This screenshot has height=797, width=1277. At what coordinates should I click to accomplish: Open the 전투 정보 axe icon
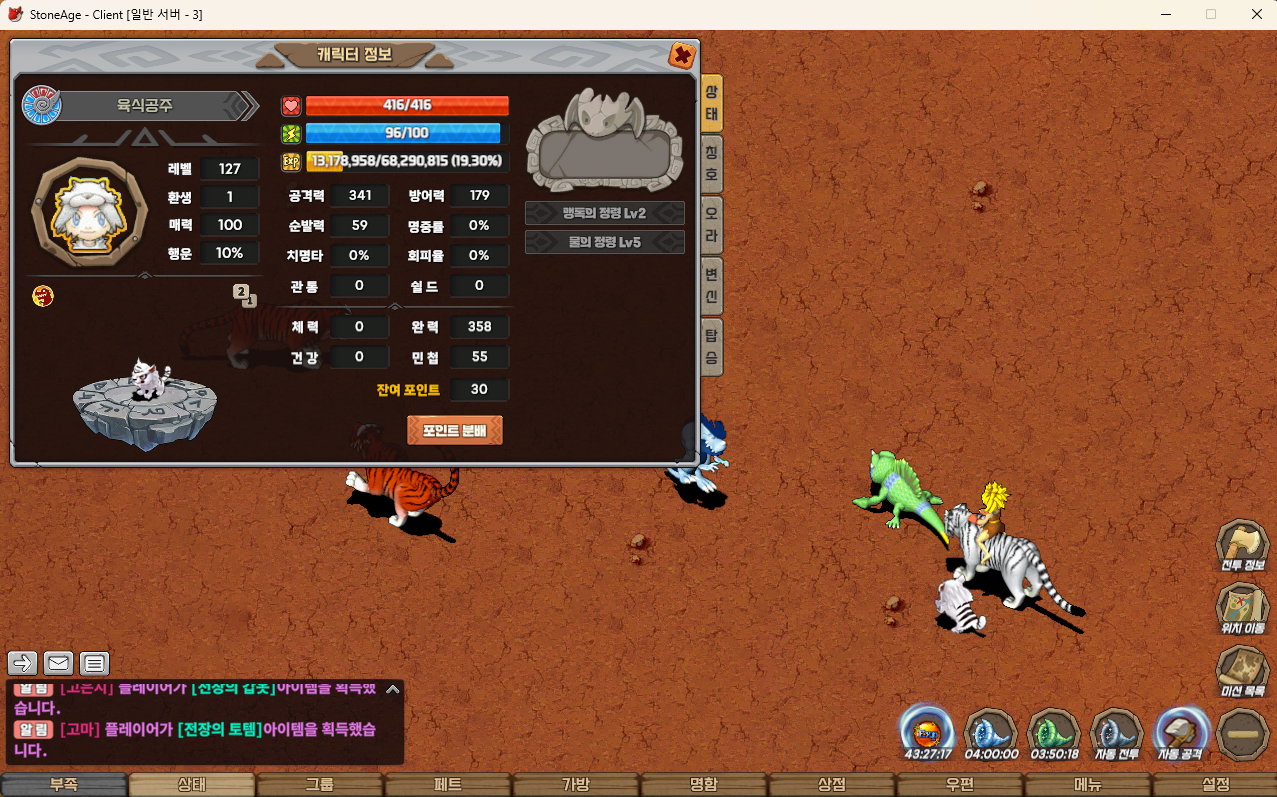(1243, 548)
